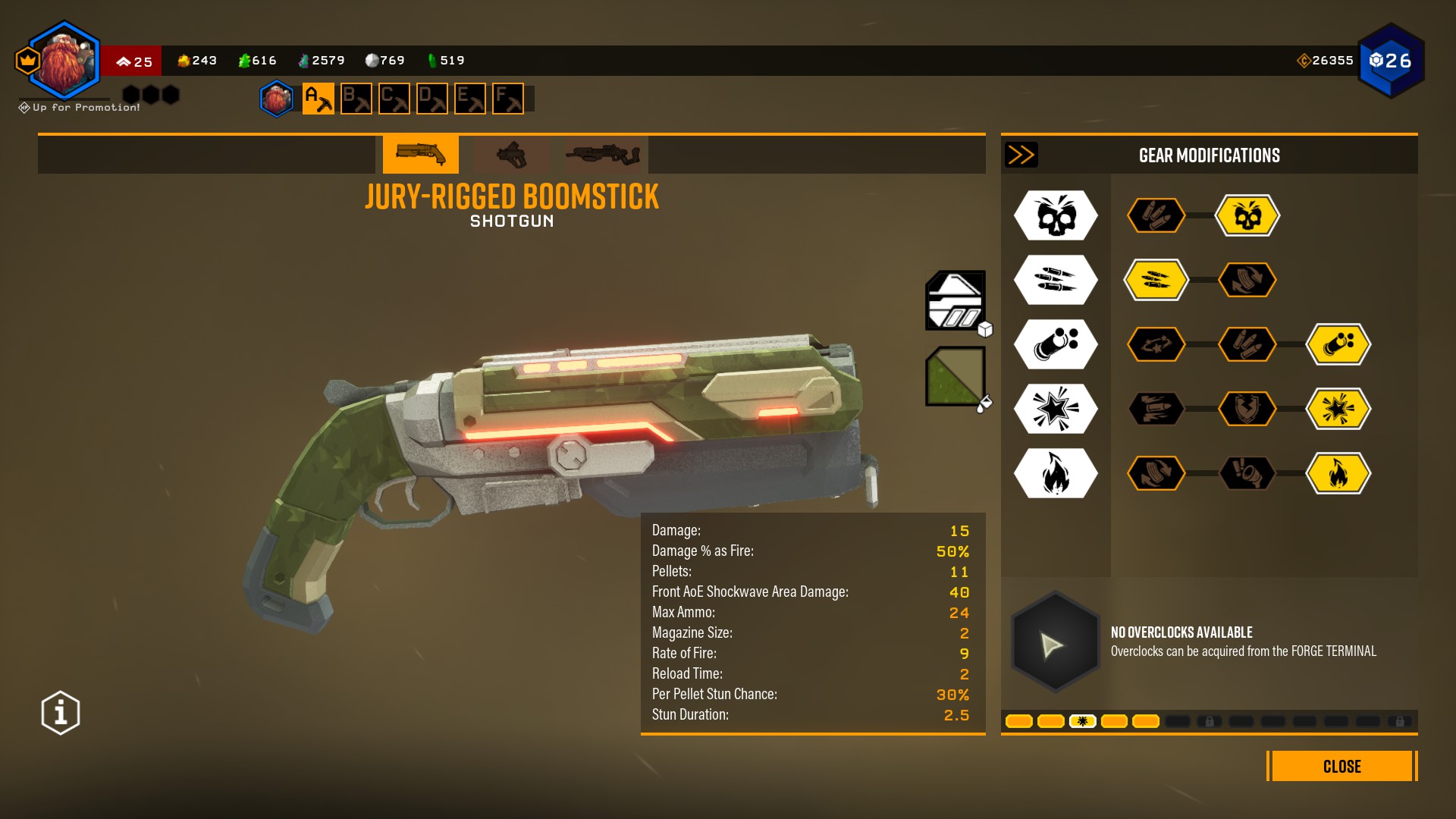This screenshot has height=819, width=1456.
Task: Switch to loadout D
Action: 431,99
